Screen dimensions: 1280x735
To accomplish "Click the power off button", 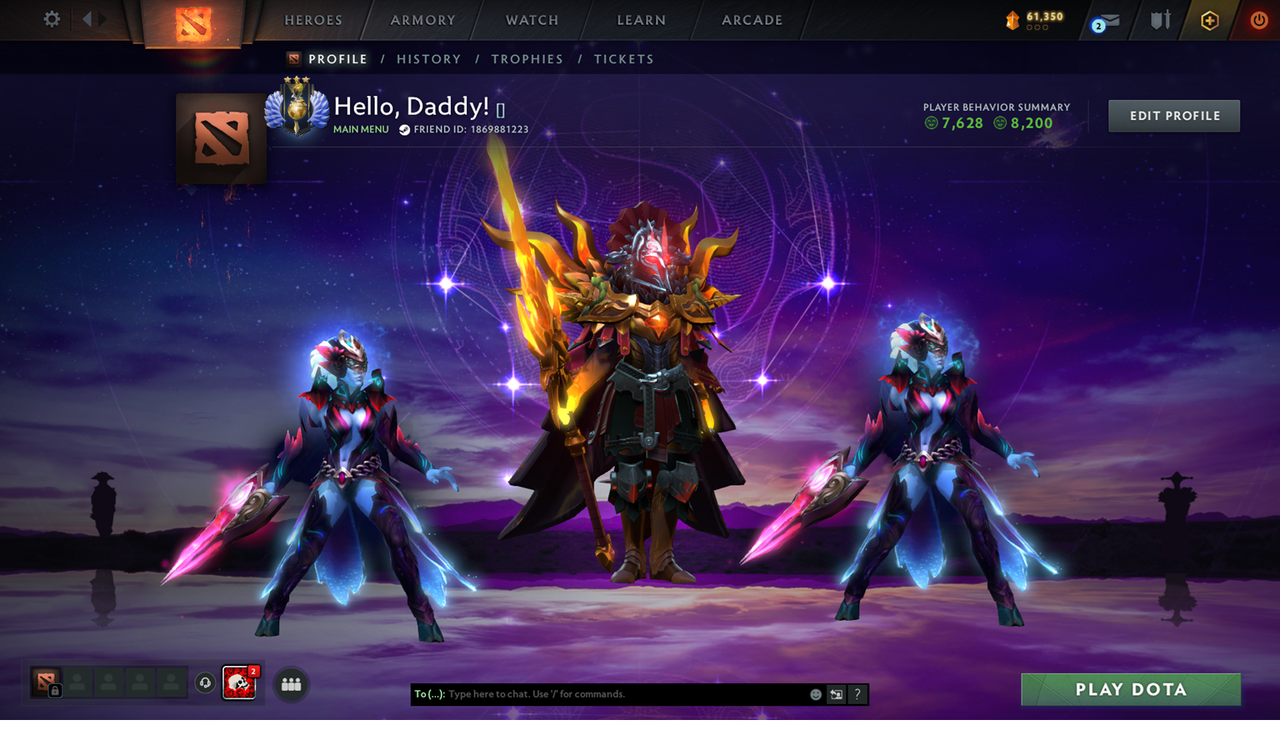I will click(1257, 19).
